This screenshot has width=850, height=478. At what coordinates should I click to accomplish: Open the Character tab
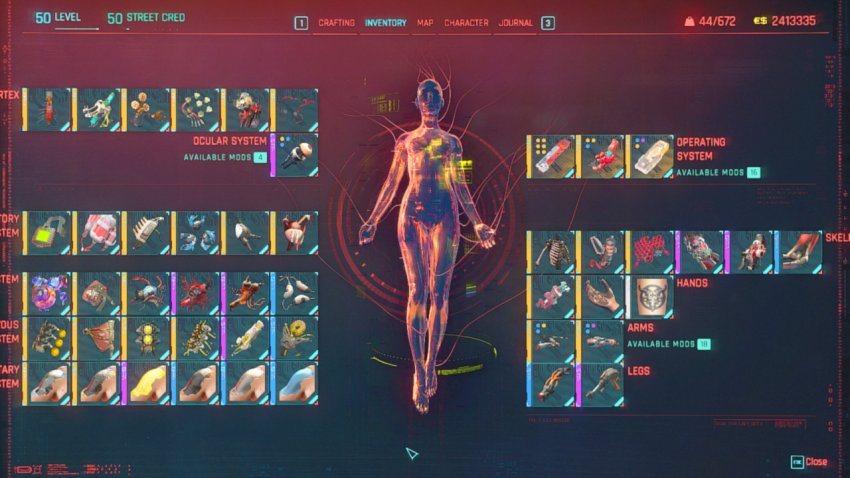point(466,22)
